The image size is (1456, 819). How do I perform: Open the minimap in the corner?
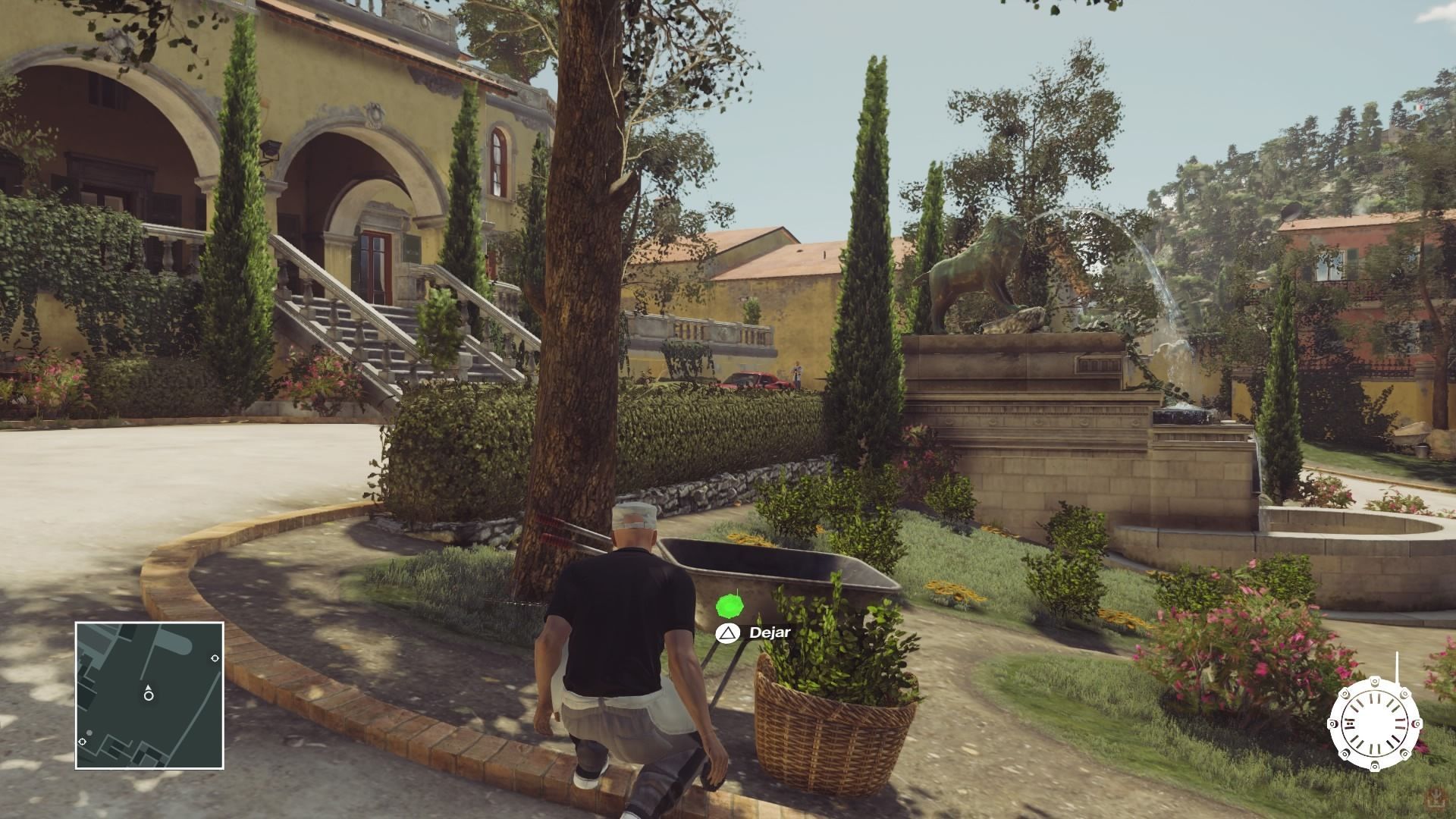point(149,695)
